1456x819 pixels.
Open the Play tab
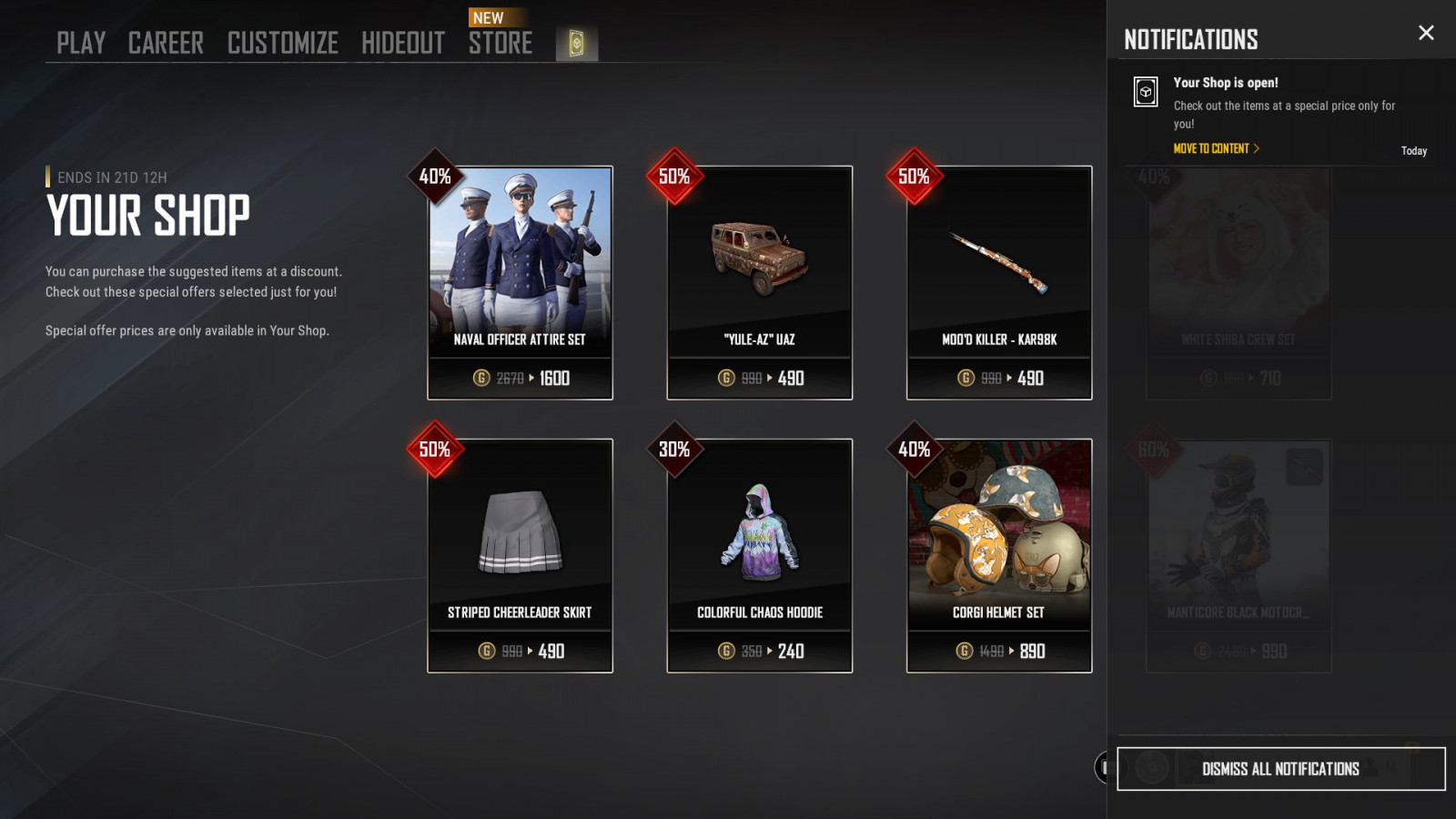tap(81, 43)
